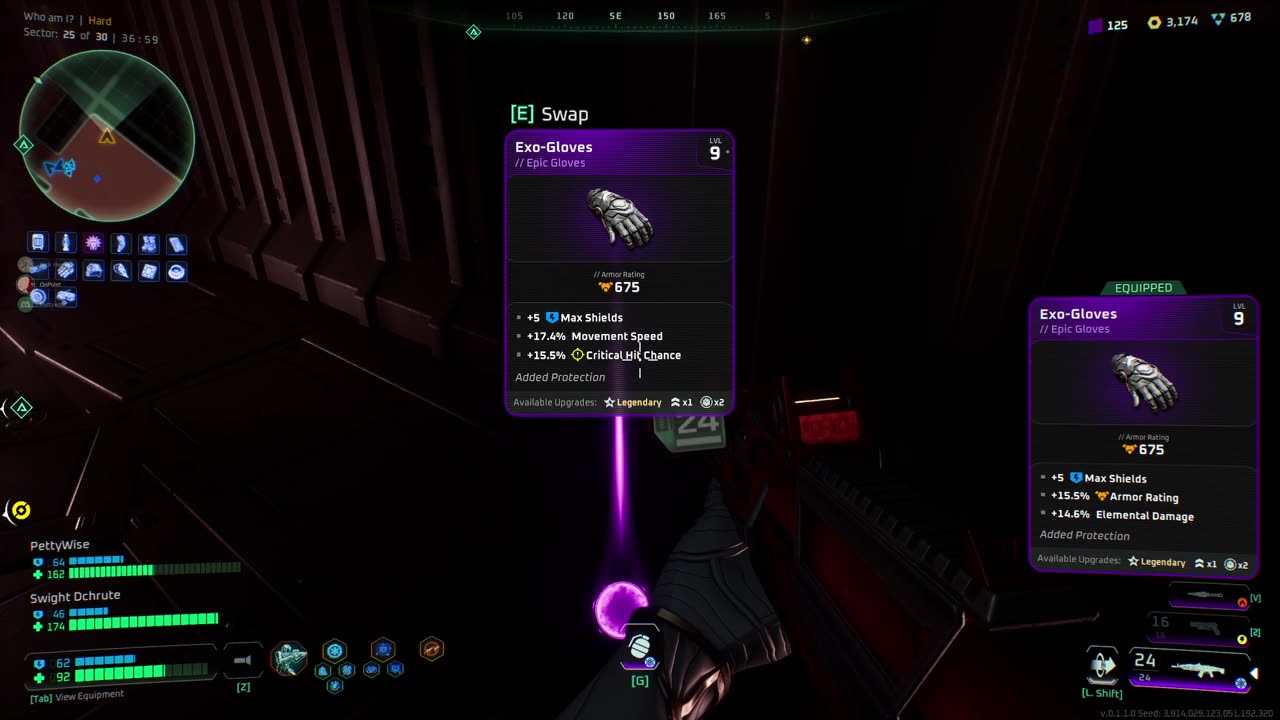
Task: Click the purple sunburst buff icon
Action: (93, 243)
